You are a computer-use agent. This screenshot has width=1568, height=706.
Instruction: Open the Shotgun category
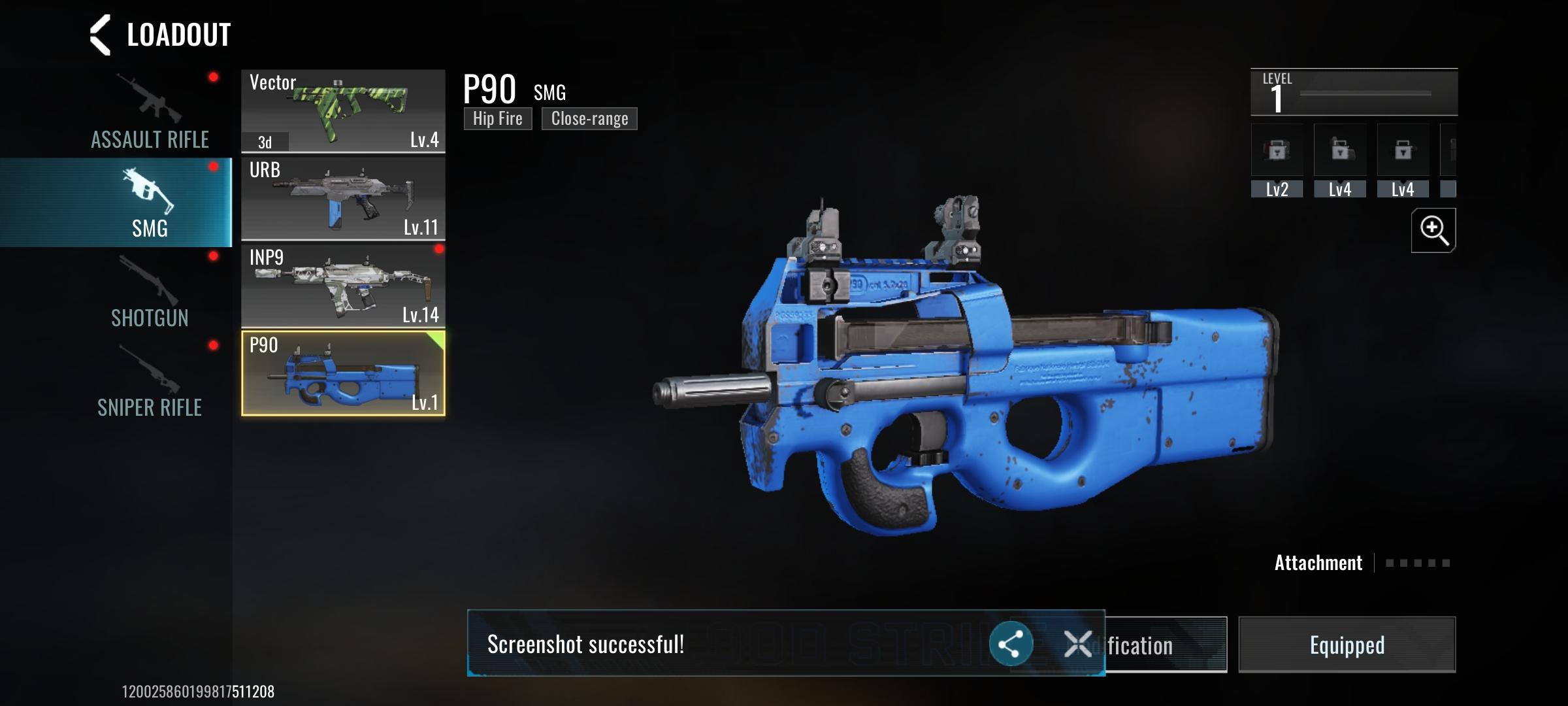point(149,292)
